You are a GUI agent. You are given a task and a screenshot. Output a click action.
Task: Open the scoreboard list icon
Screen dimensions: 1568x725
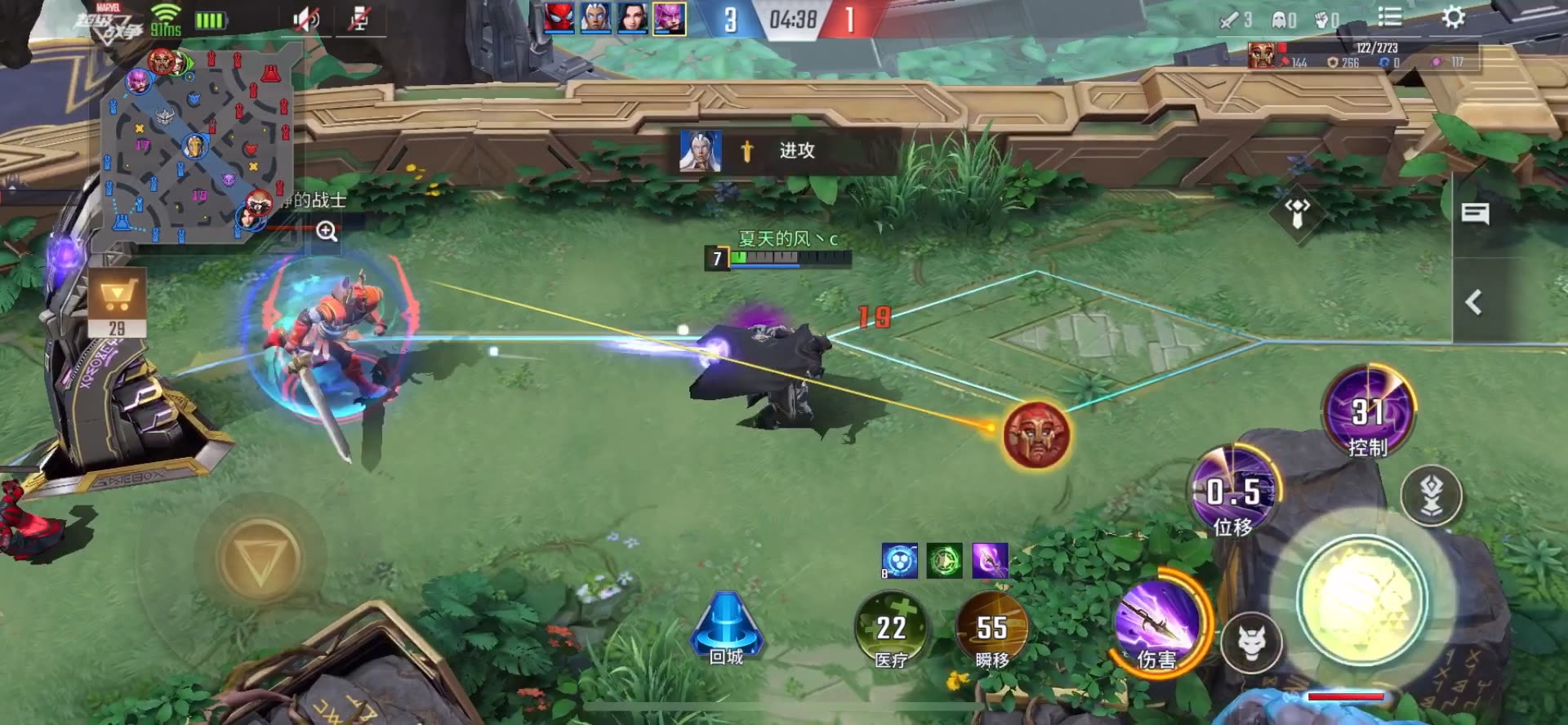point(1389,17)
